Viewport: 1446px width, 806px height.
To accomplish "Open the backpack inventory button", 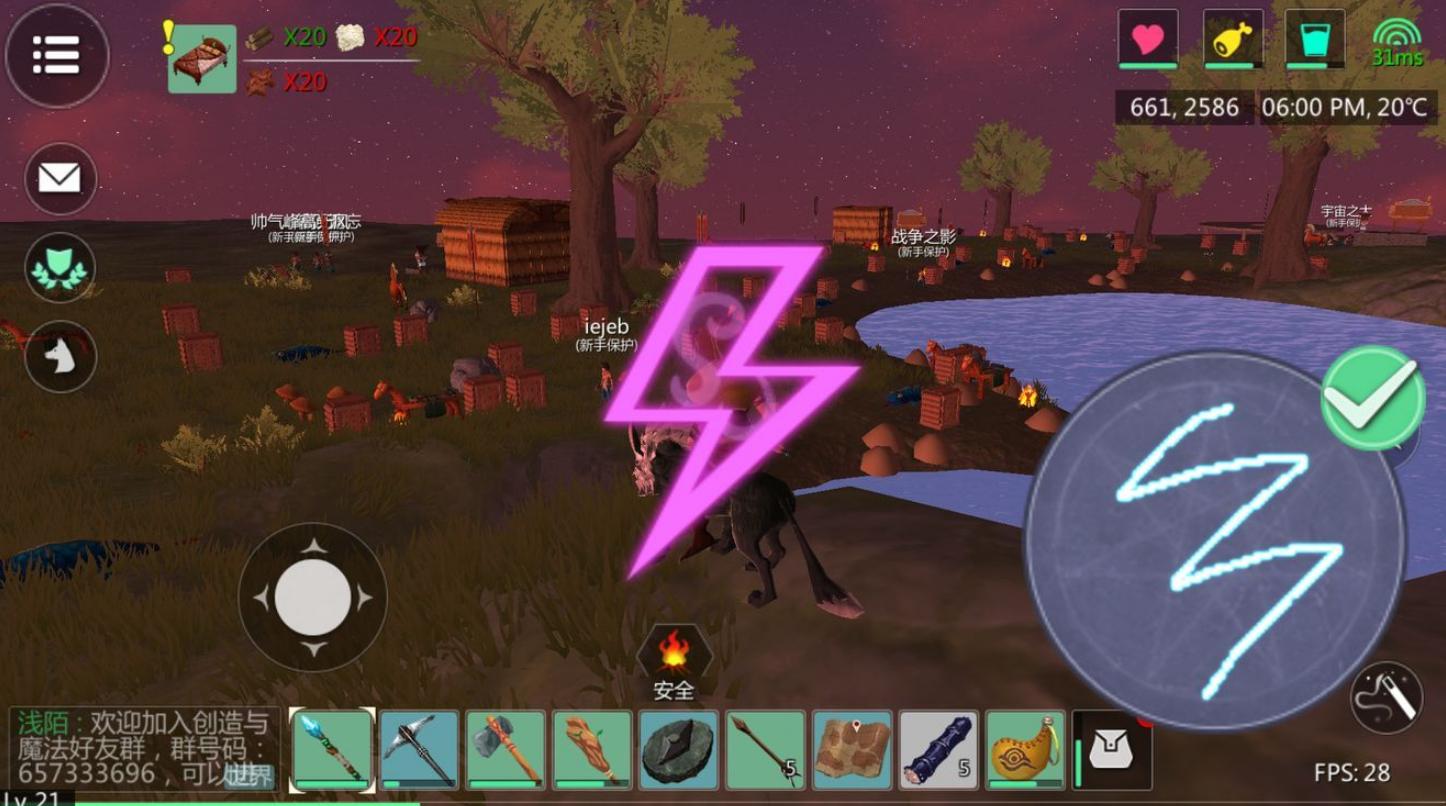I will [1111, 749].
